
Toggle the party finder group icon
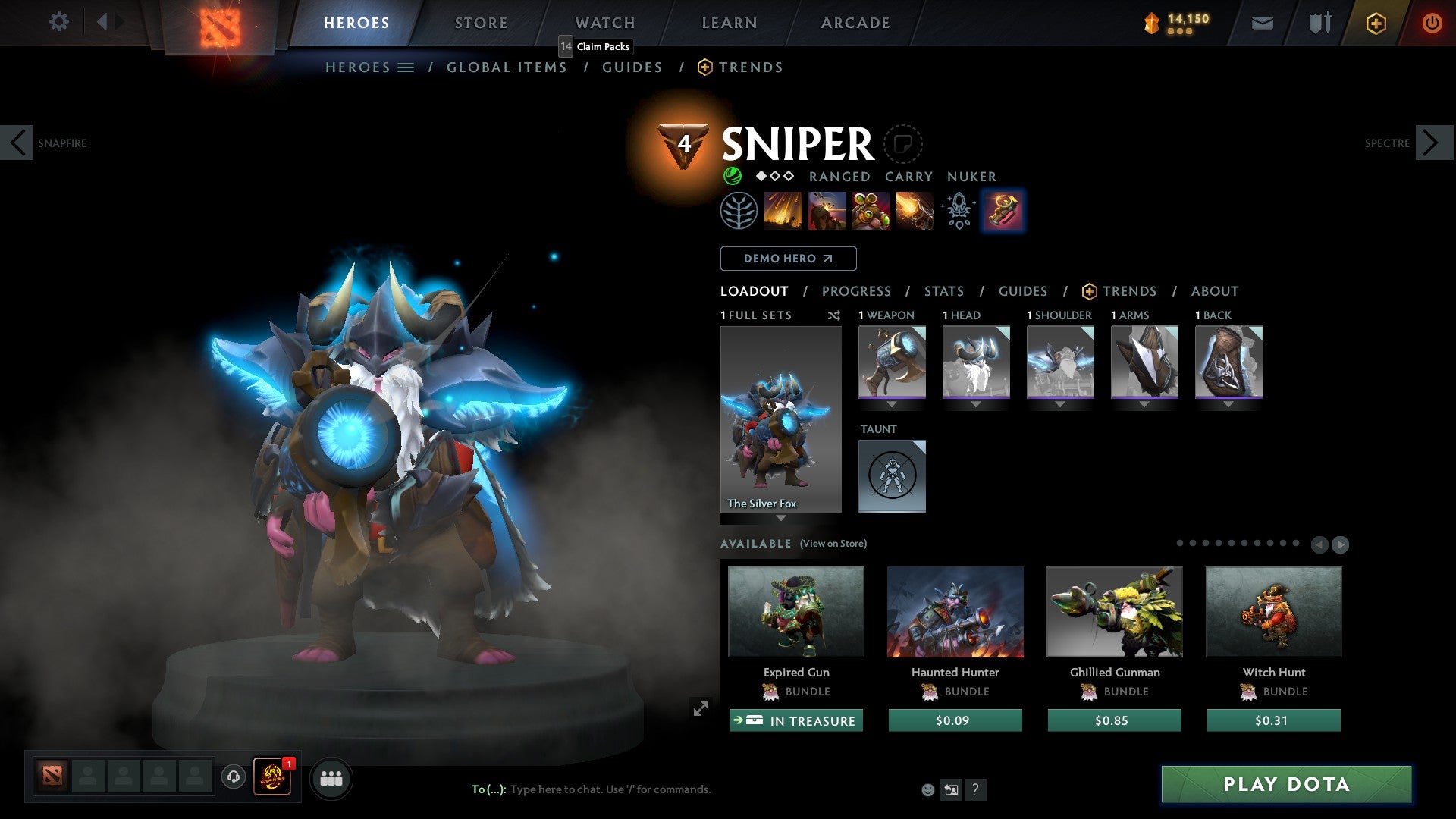[331, 778]
